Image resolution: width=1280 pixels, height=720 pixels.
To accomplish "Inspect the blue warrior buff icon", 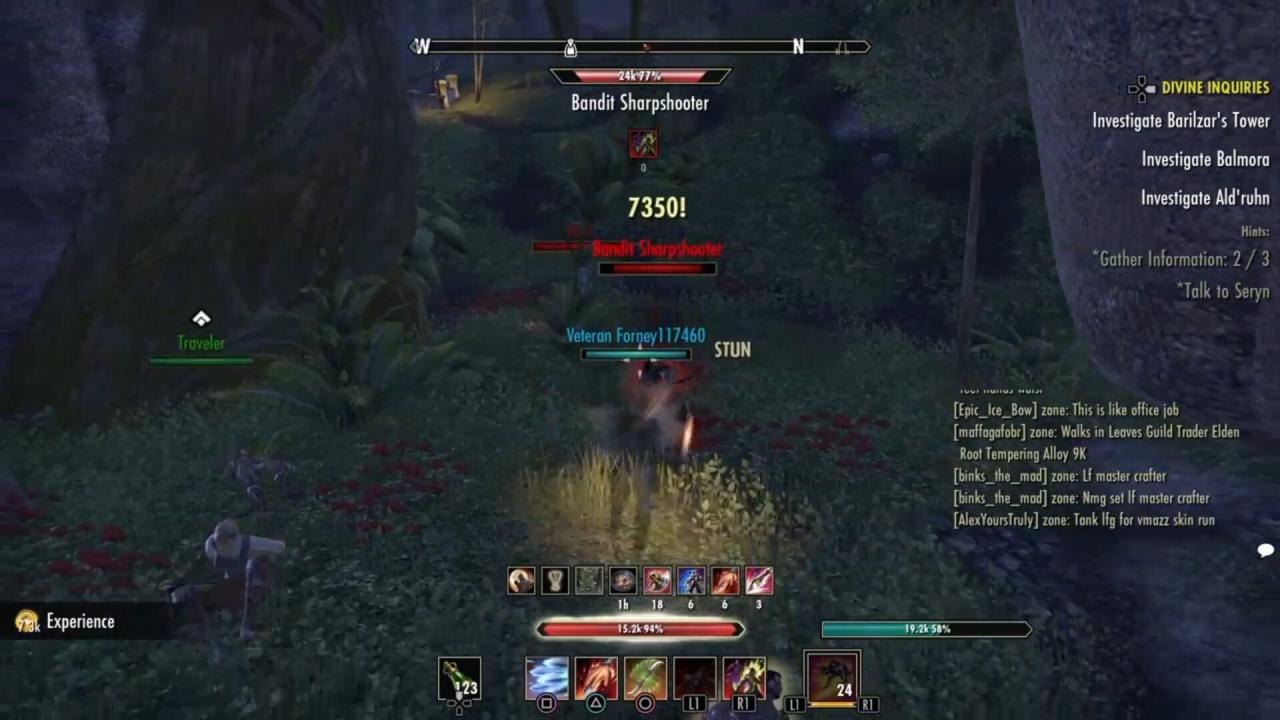I will [x=691, y=580].
